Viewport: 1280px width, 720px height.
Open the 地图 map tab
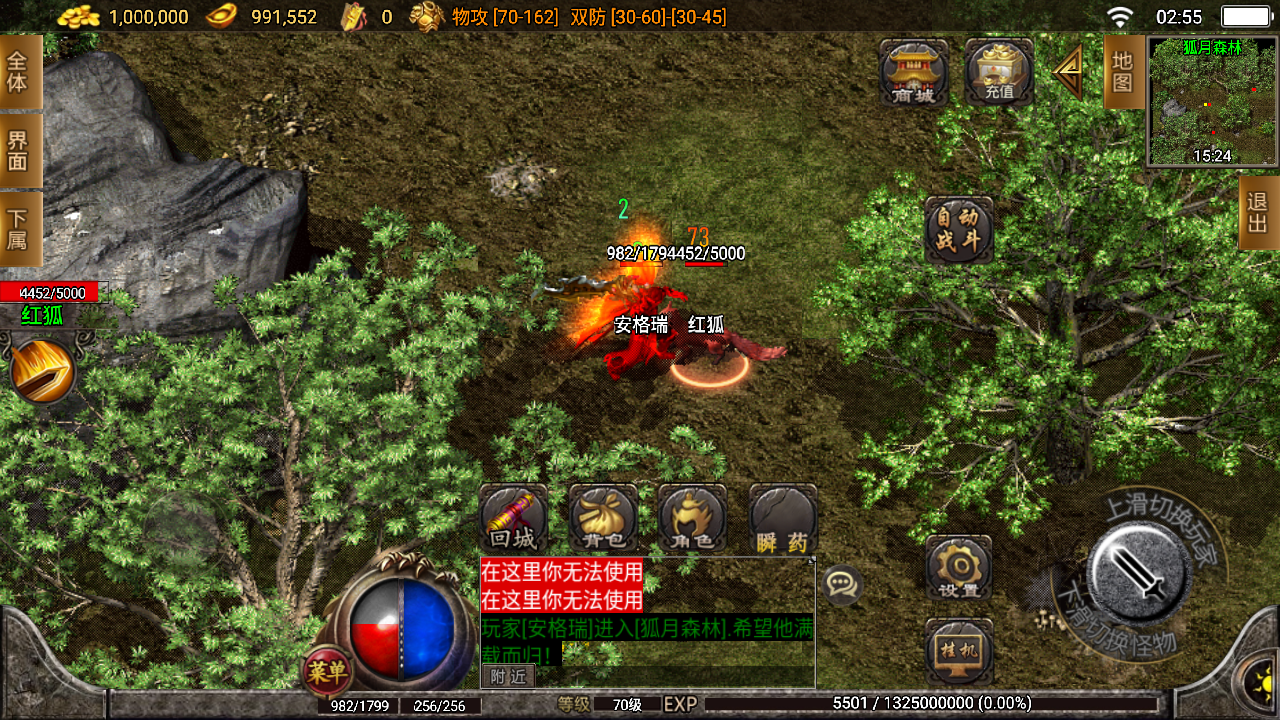[x=1123, y=72]
